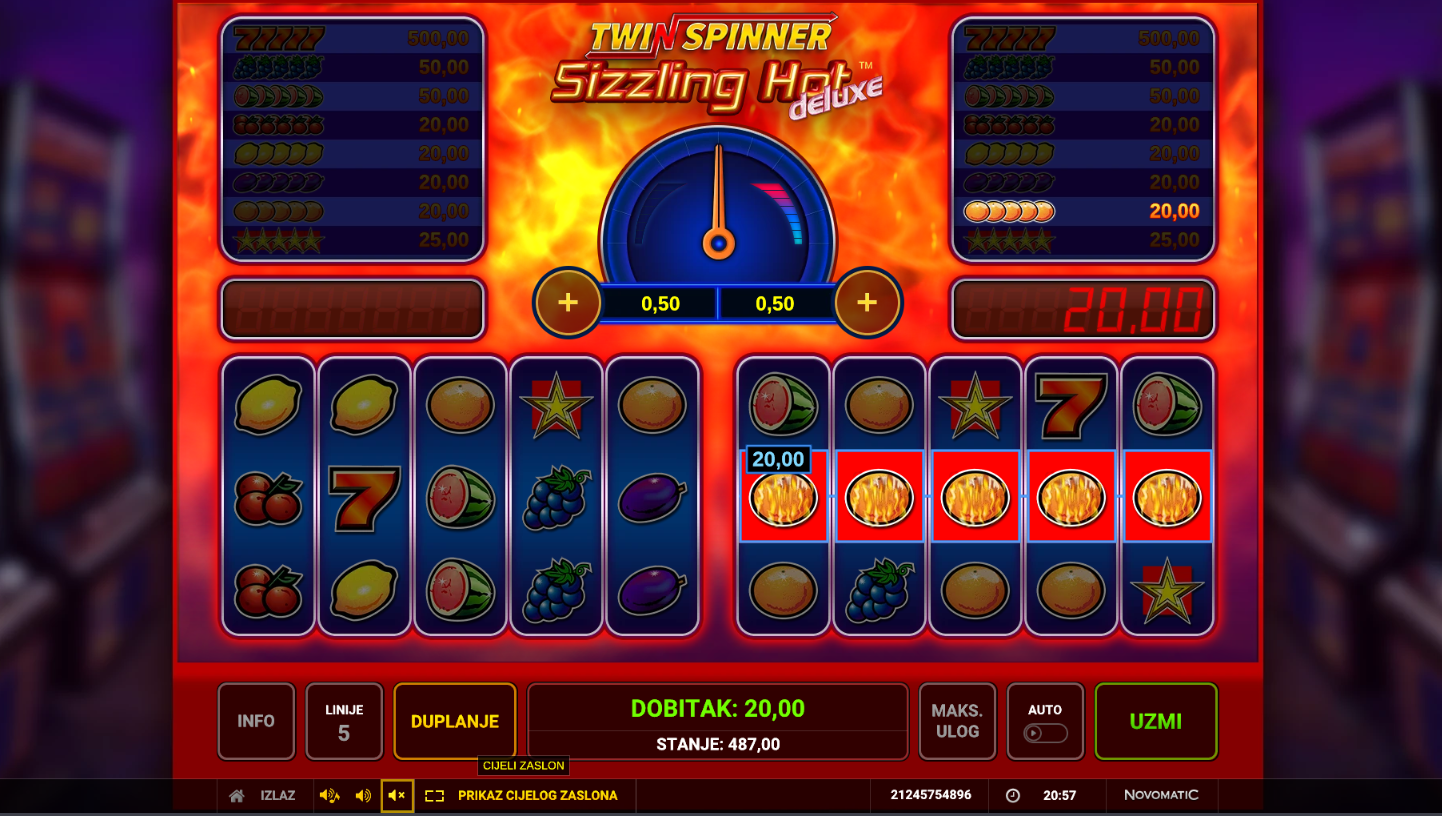This screenshot has width=1442, height=816.
Task: Change the number of lines (LINIJE)
Action: (344, 721)
